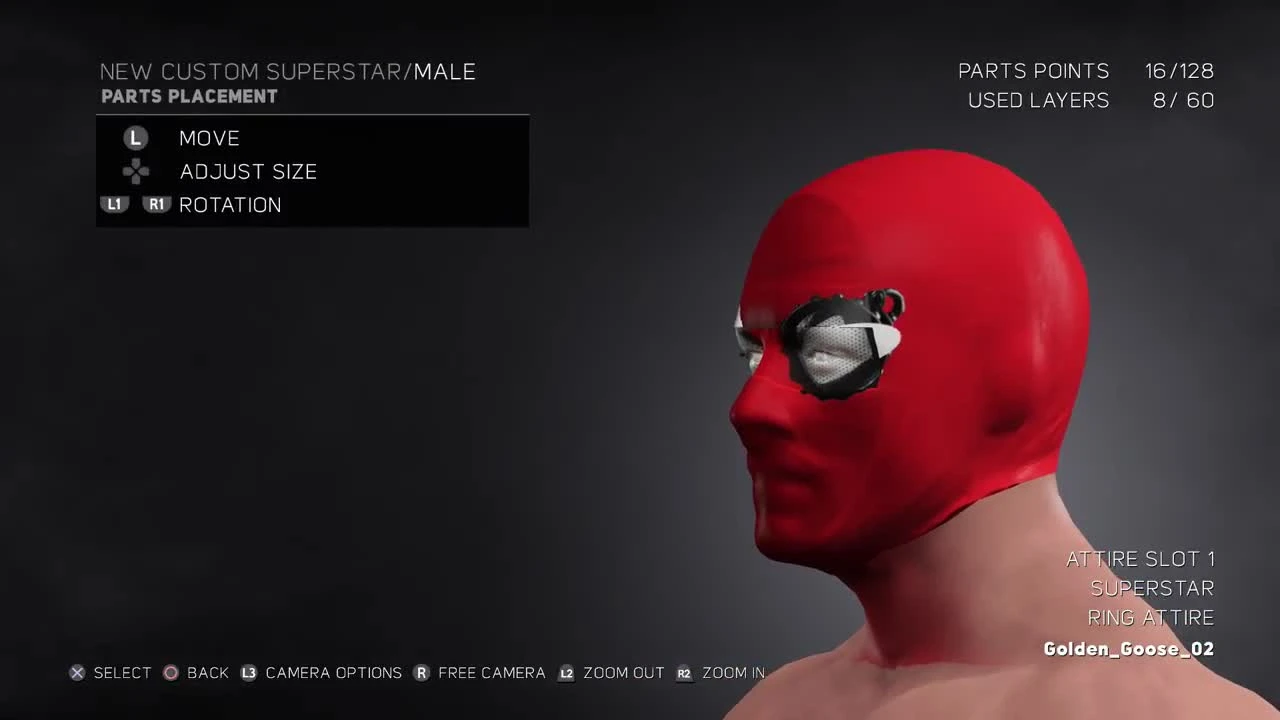The height and width of the screenshot is (720, 1280).
Task: Click the X Select prompt icon
Action: 77,673
